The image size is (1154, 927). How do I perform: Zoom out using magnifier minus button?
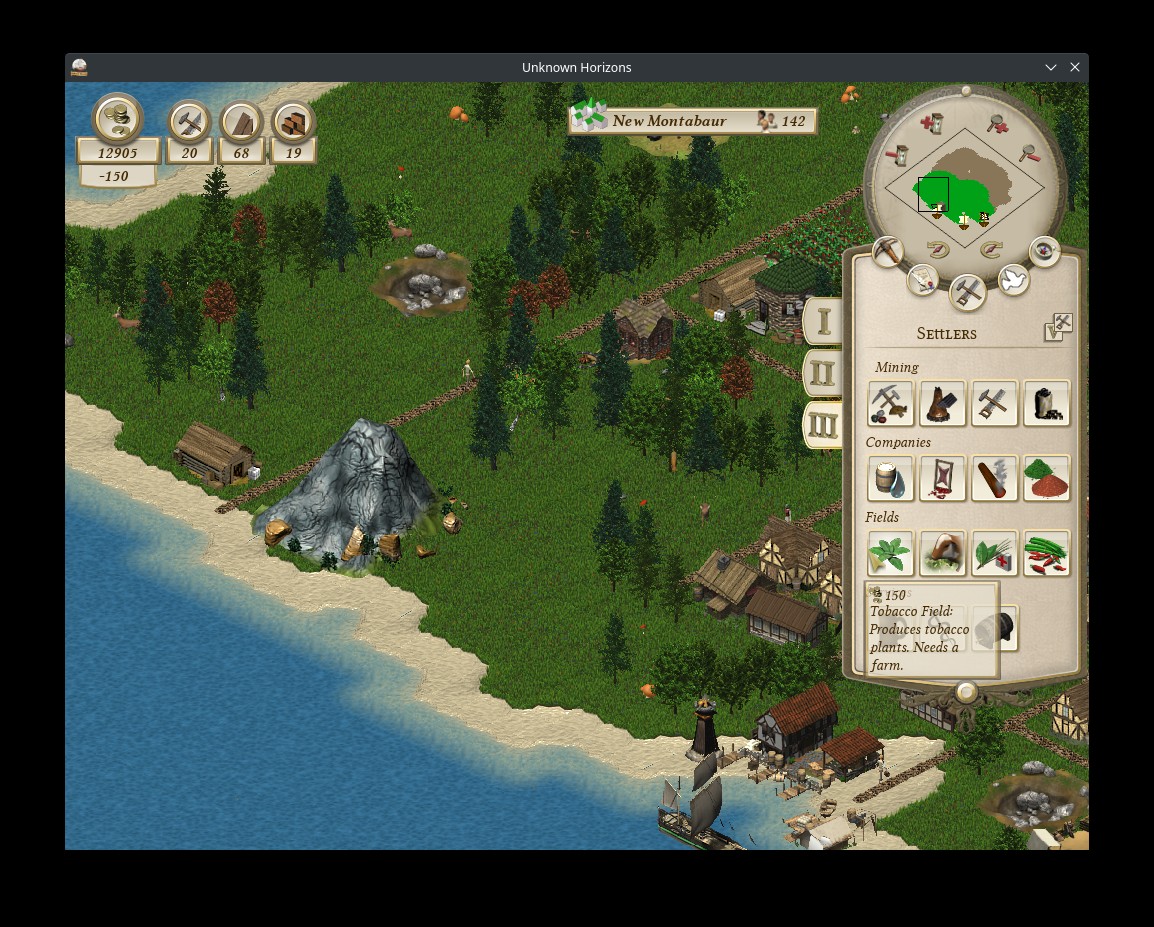1028,154
